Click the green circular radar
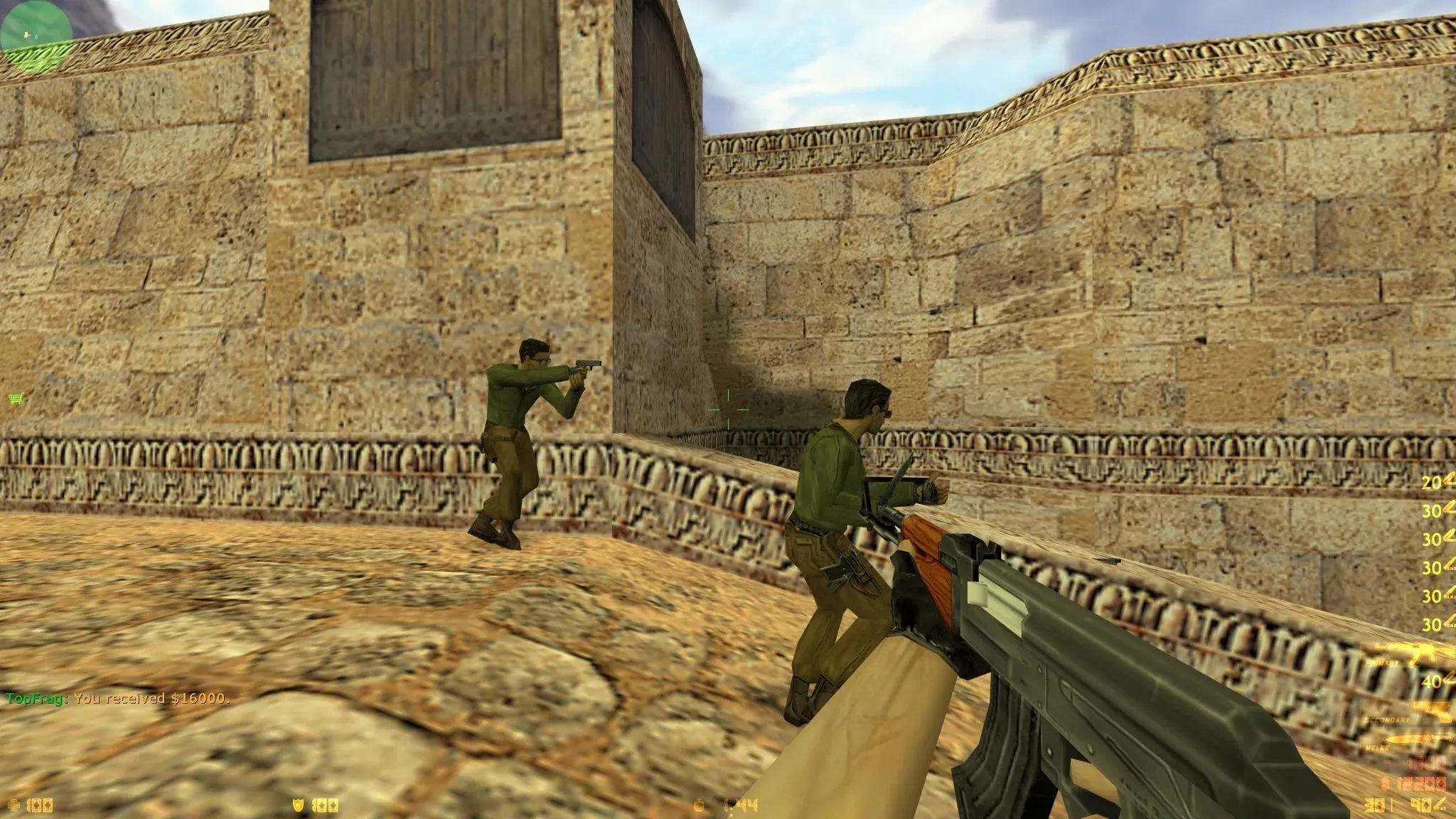Viewport: 1456px width, 819px height. click(36, 33)
